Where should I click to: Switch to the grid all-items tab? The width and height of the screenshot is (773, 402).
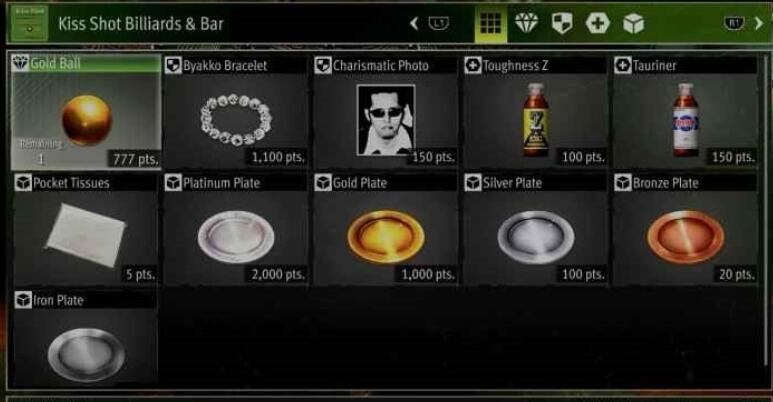(490, 24)
